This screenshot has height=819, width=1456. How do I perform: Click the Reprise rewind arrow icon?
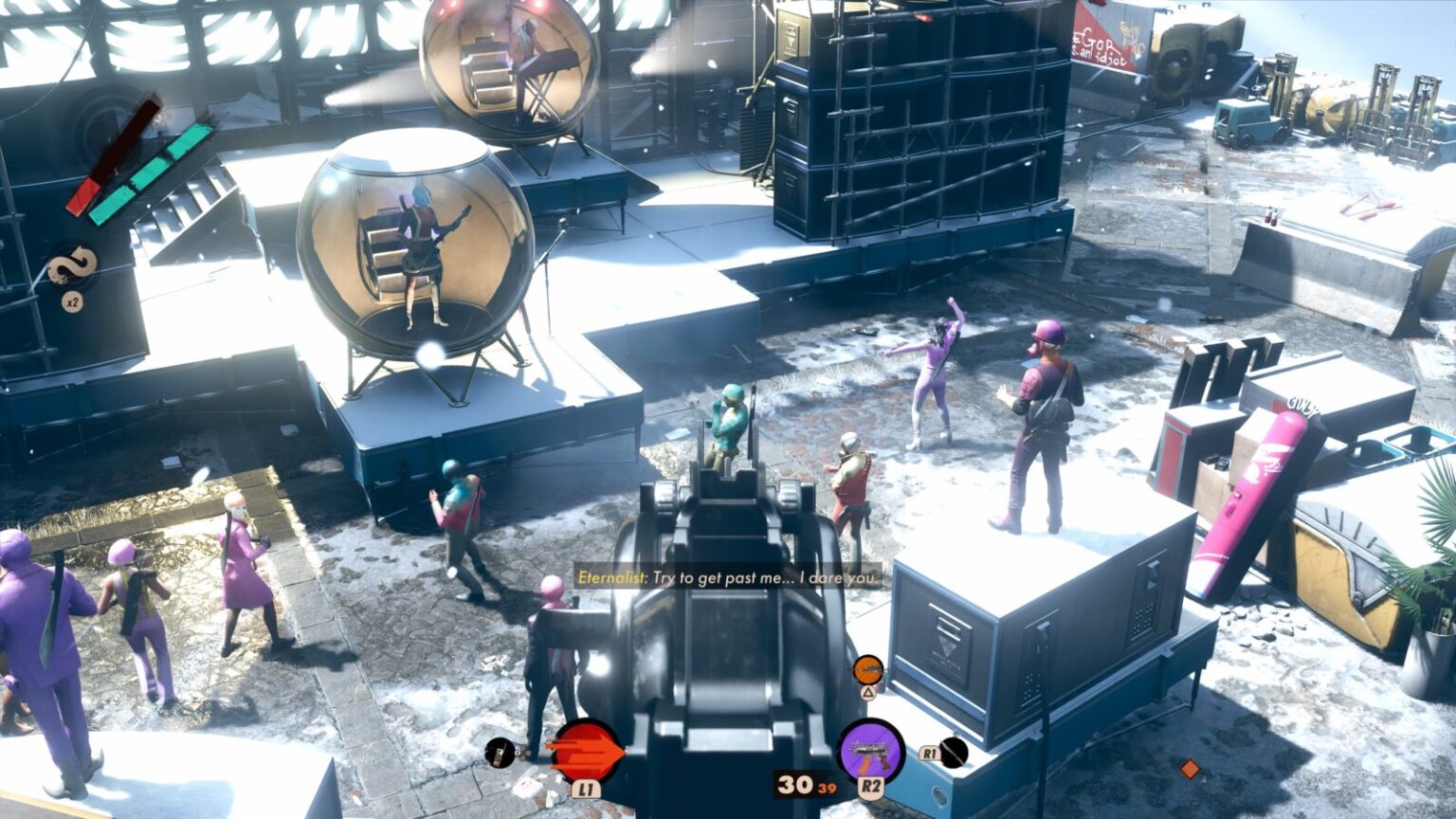[72, 268]
